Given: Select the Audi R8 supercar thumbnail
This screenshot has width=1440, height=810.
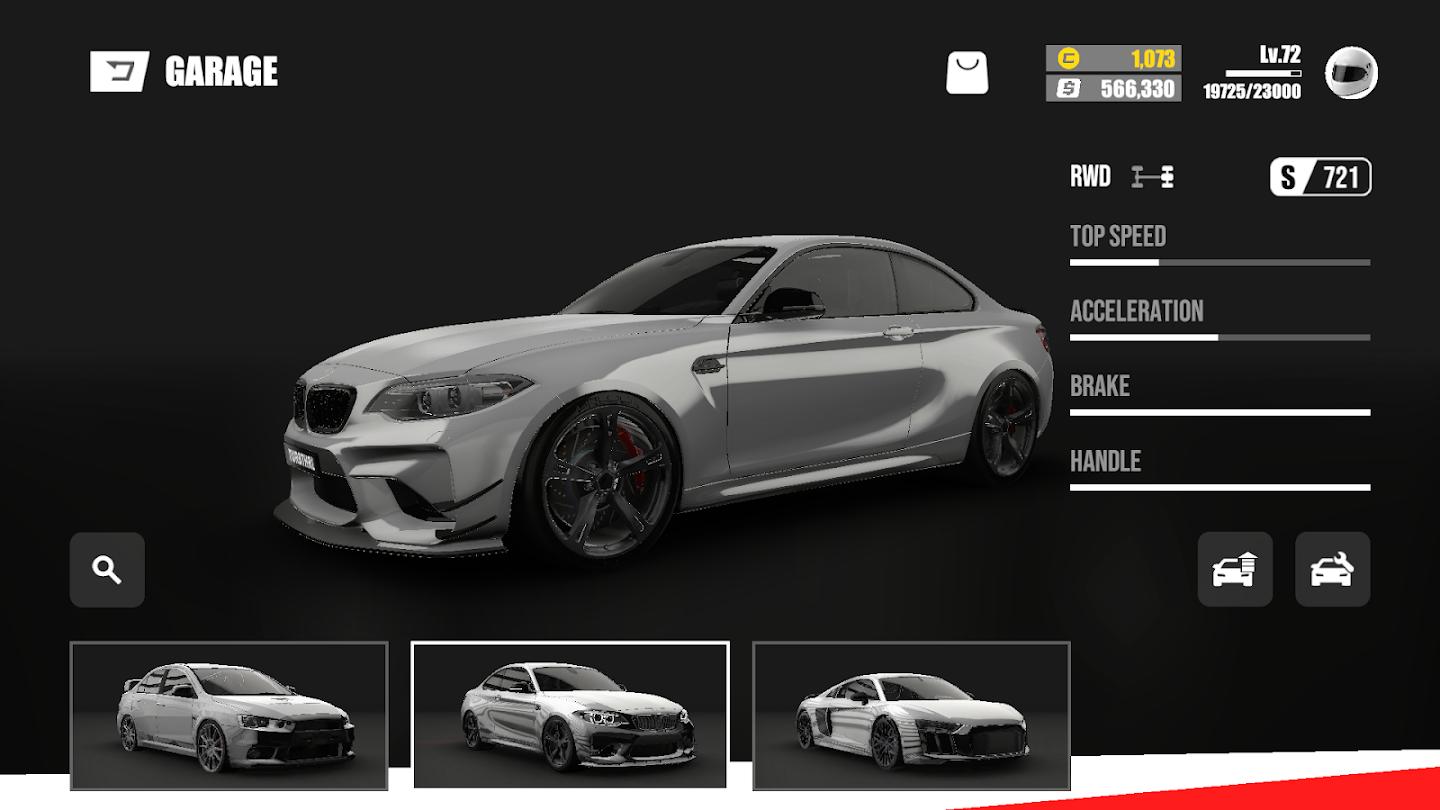Looking at the screenshot, I should click(911, 715).
